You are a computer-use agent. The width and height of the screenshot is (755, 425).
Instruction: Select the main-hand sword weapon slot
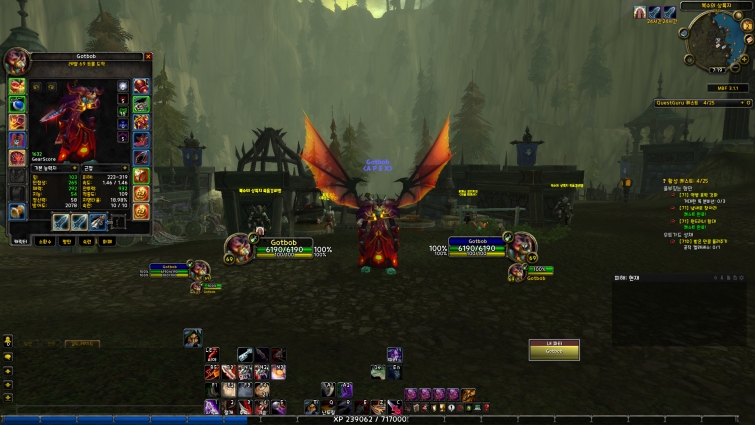pyautogui.click(x=61, y=221)
